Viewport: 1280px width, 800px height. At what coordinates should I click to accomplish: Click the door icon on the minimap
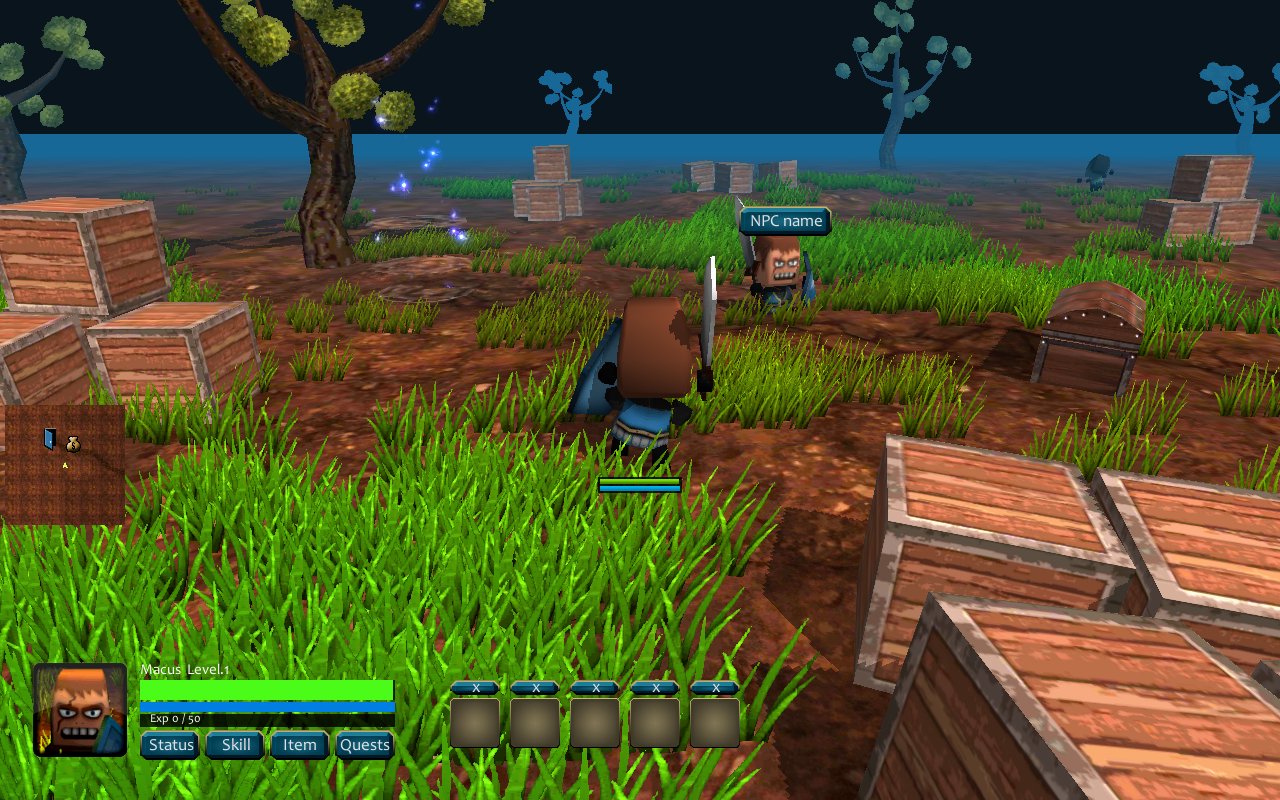tap(50, 440)
